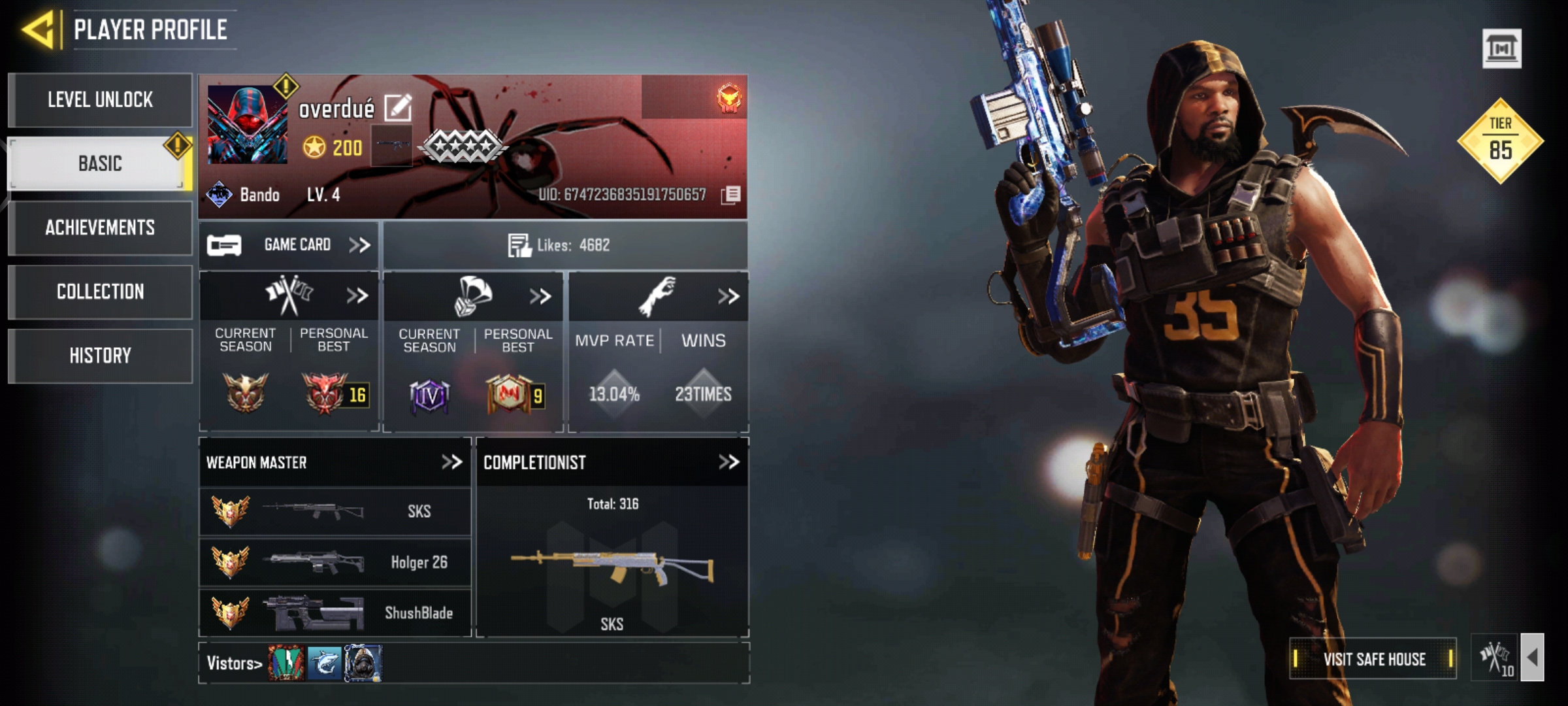Edit the player name overdué

398,108
